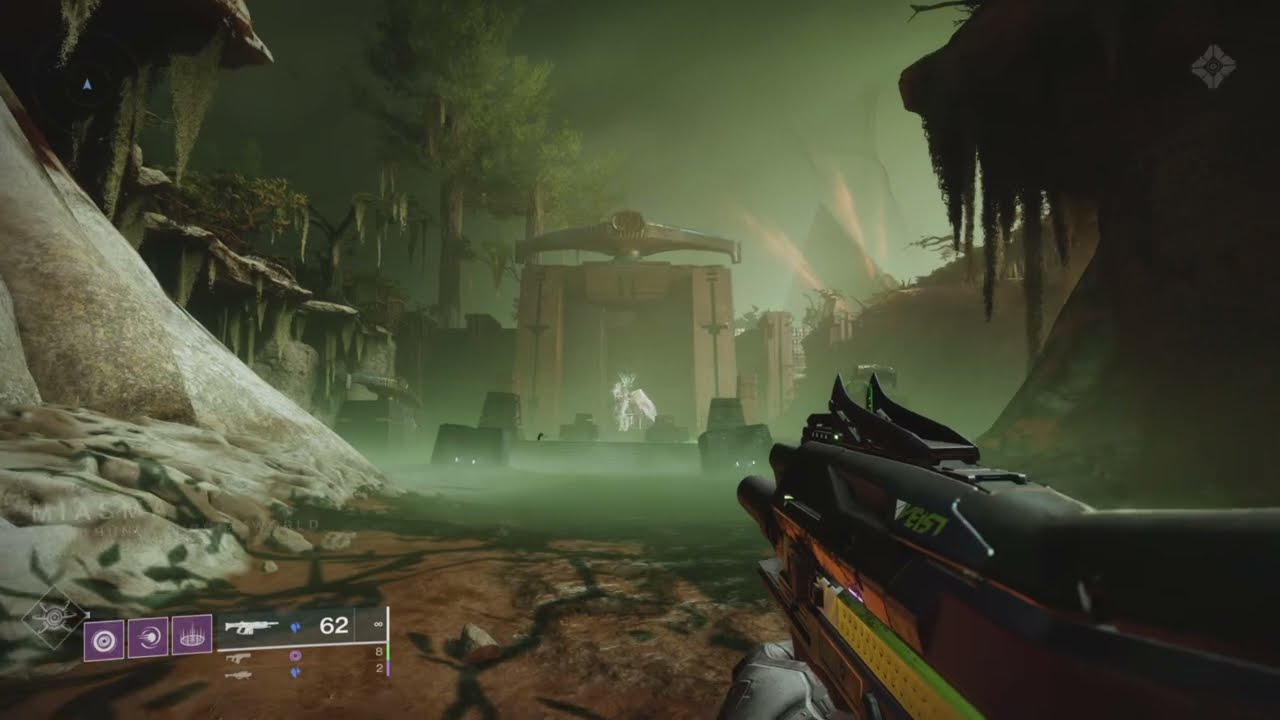Select the equipped primary auto rifle icon
Image resolution: width=1280 pixels, height=720 pixels.
tap(251, 627)
